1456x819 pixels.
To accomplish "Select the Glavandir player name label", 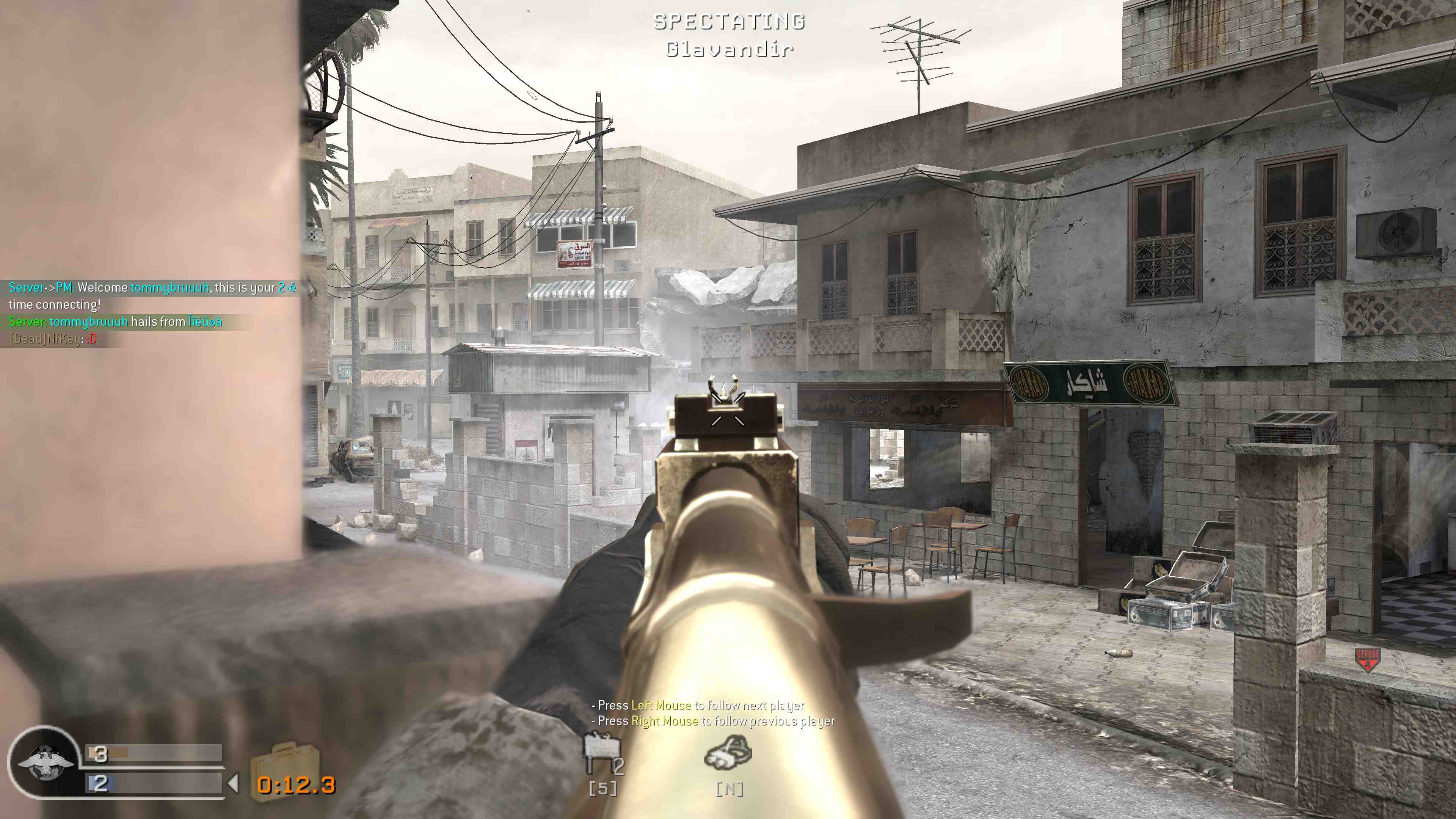I will tap(729, 50).
